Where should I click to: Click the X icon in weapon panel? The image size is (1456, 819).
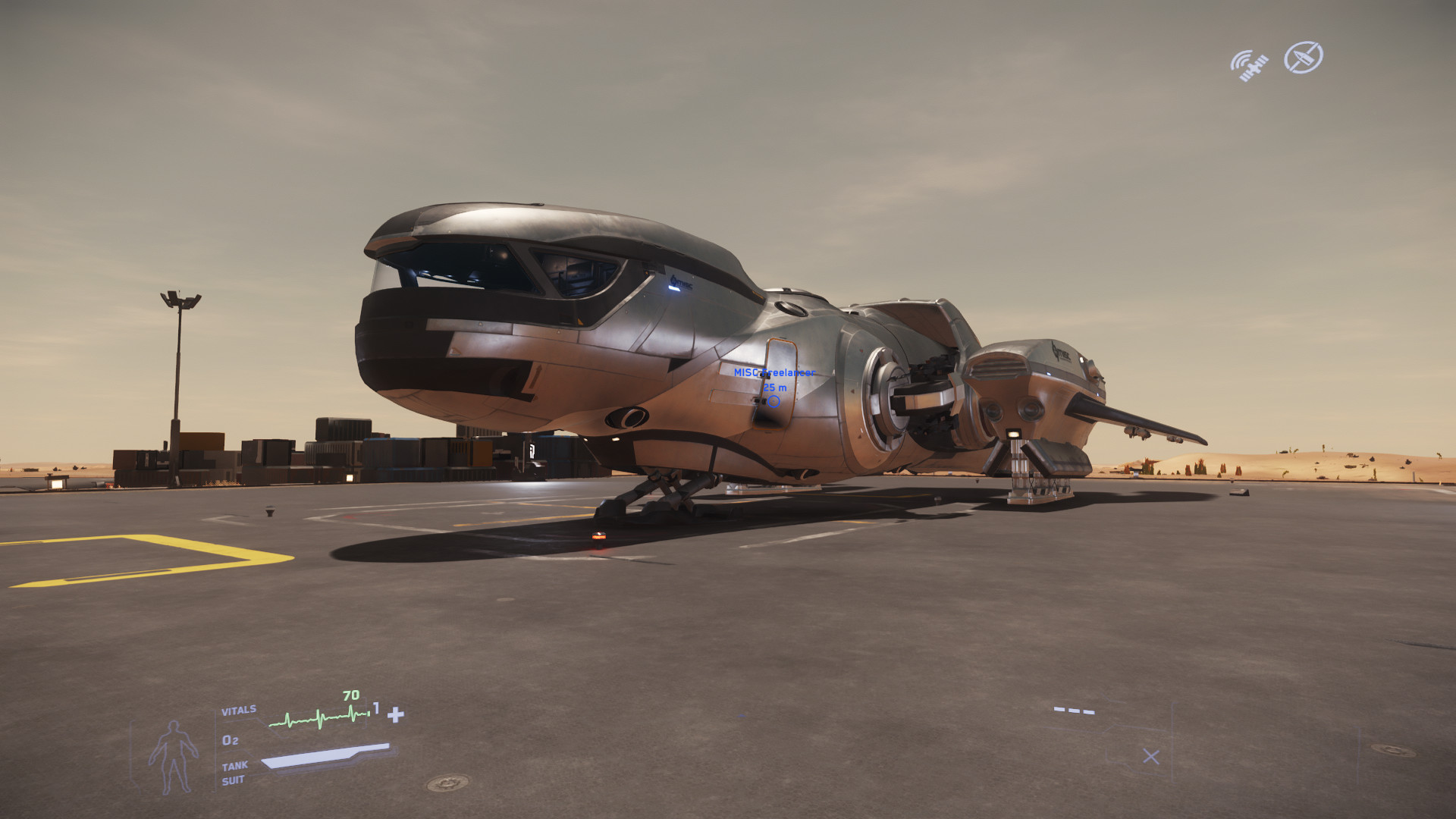click(x=1151, y=756)
